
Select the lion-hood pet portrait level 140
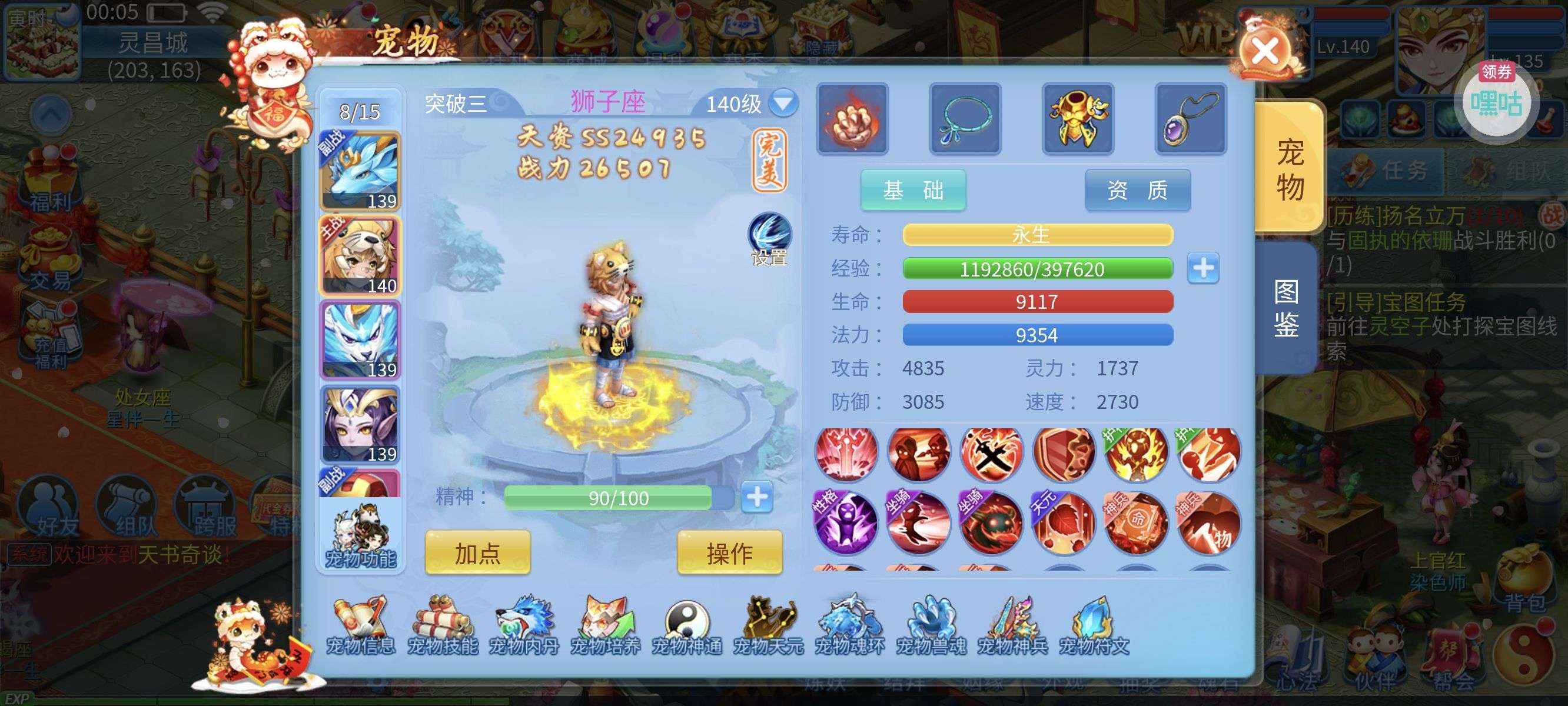tap(360, 257)
